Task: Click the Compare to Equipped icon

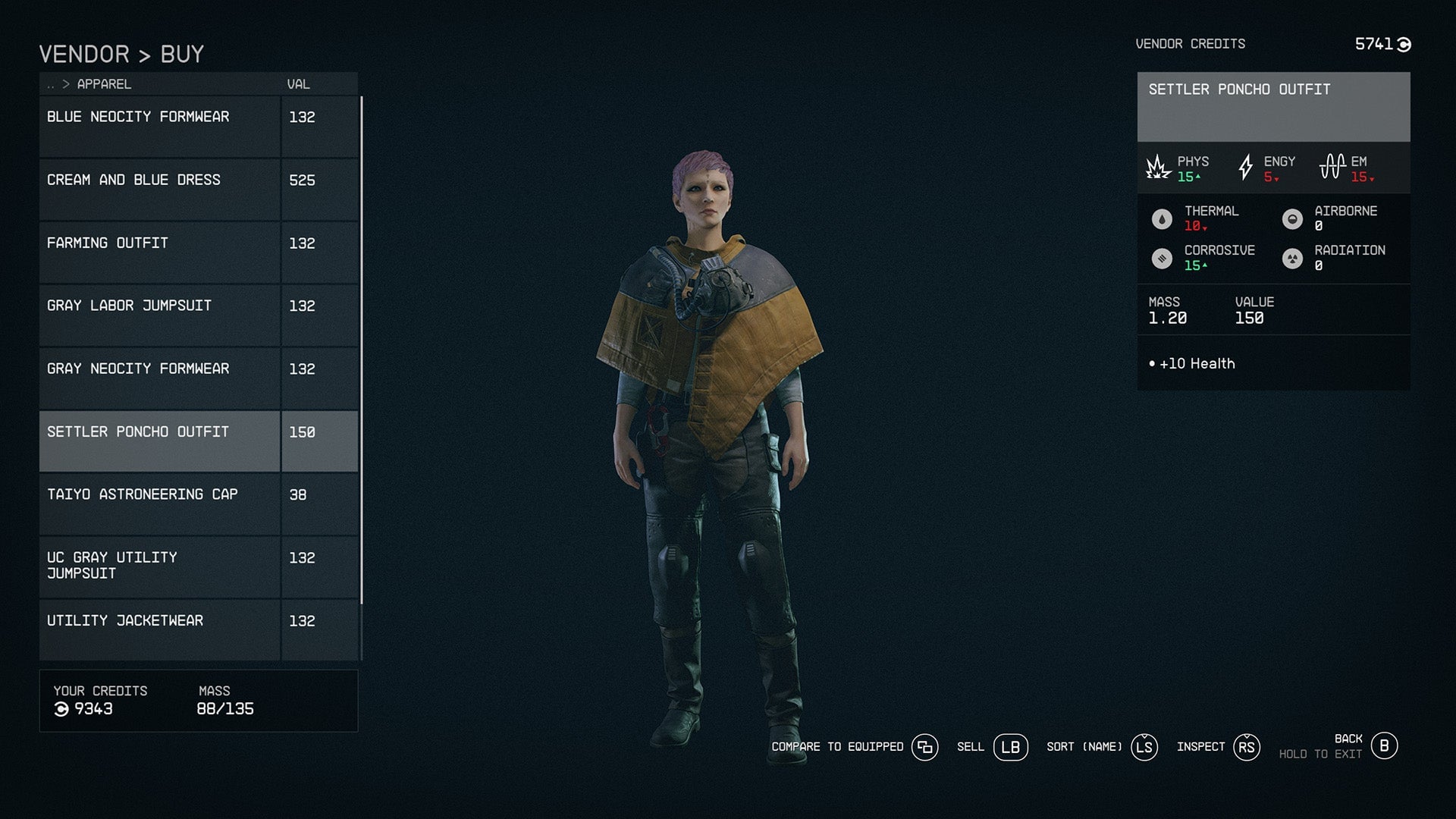Action: click(x=924, y=747)
